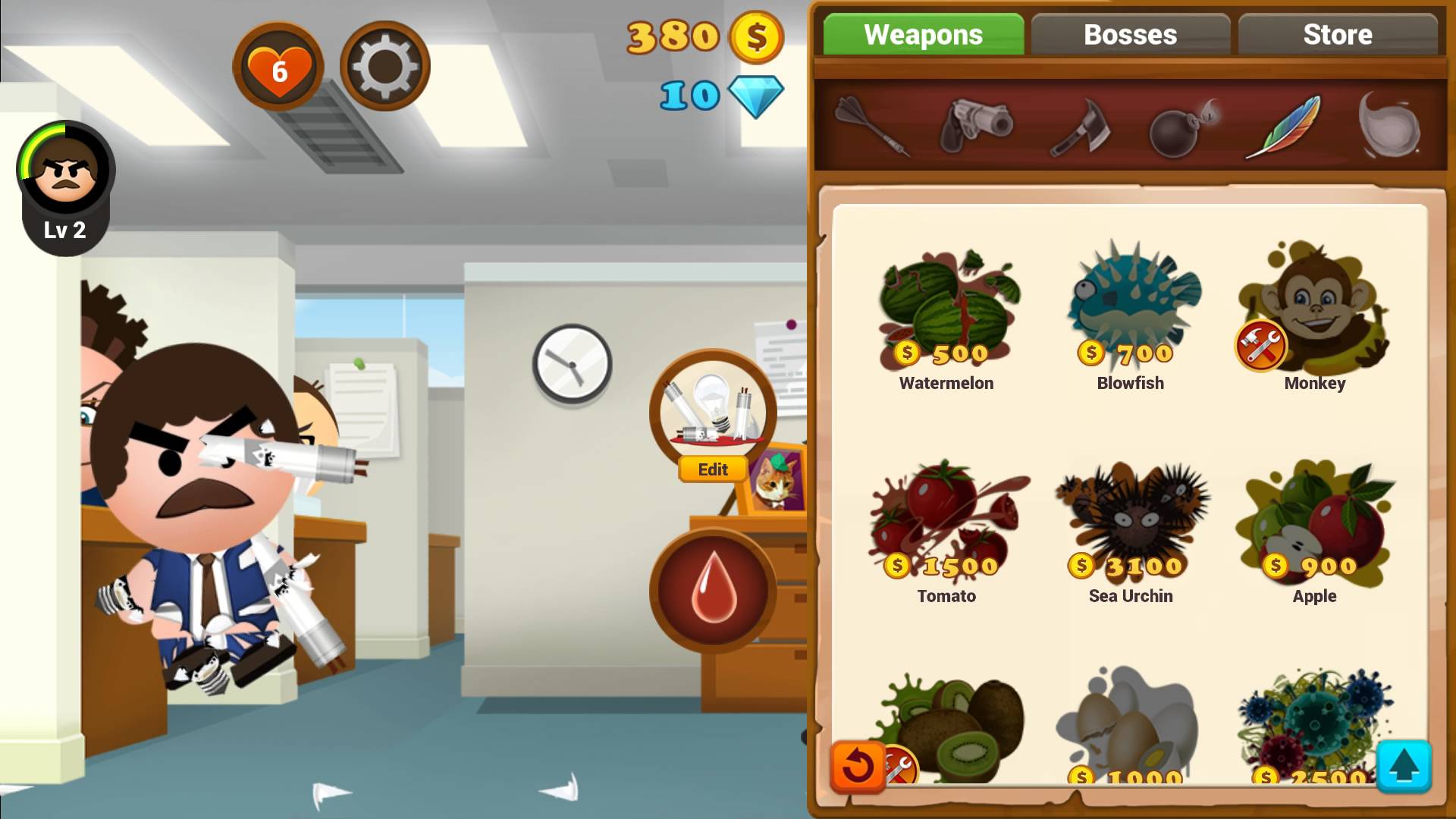Purchase the Sea Urchin weapon
The image size is (1456, 819).
point(1131,531)
